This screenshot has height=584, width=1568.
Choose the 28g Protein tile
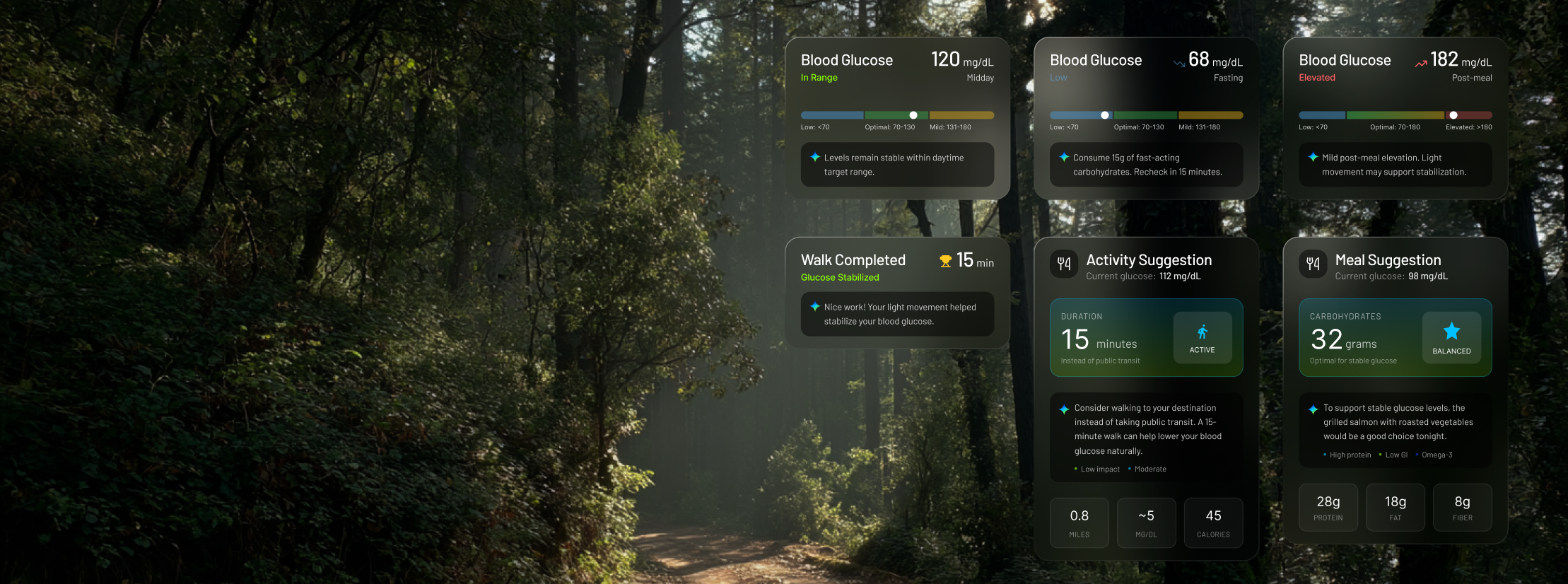click(1328, 508)
